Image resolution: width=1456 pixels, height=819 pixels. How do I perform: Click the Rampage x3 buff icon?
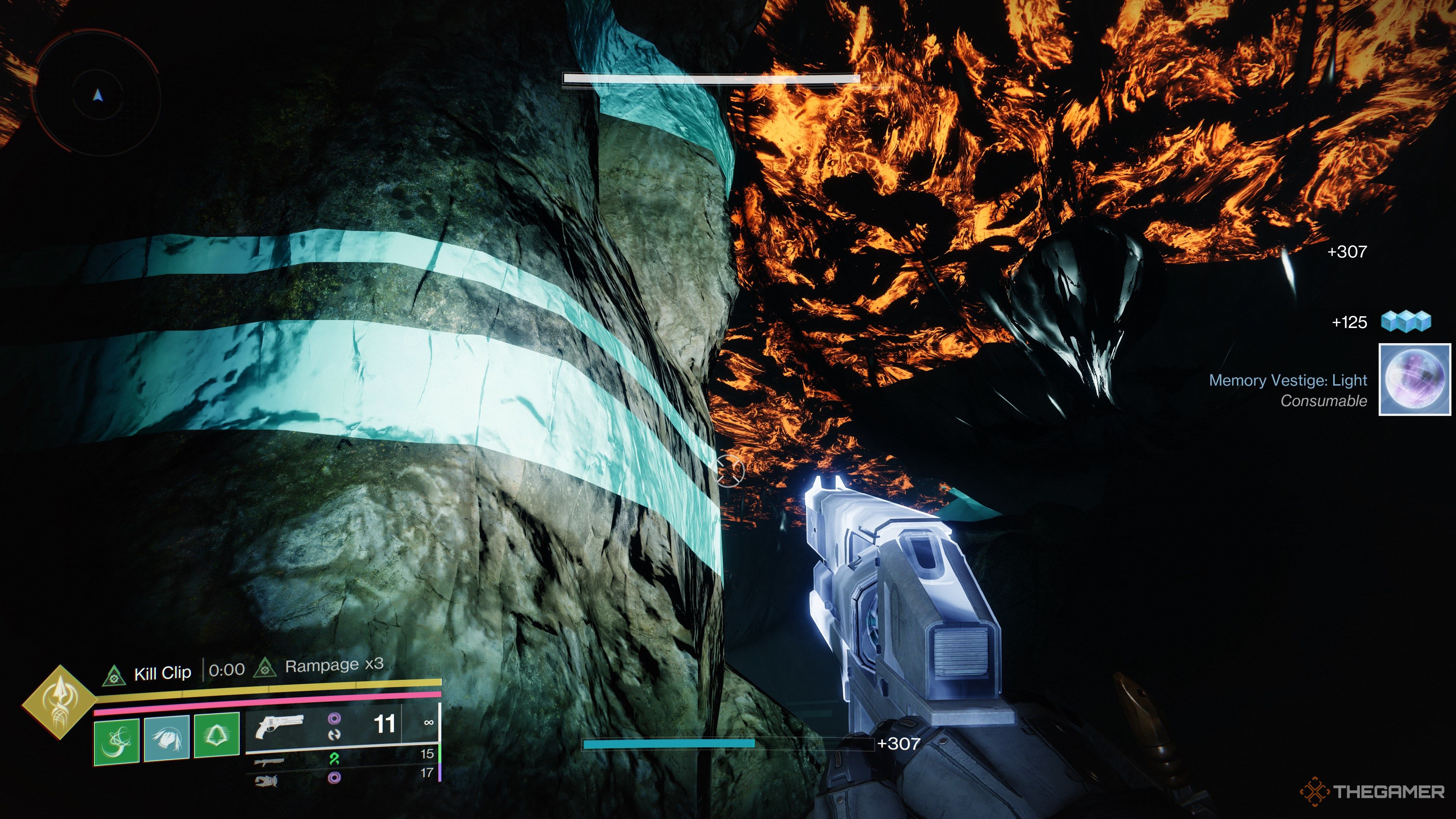click(265, 668)
